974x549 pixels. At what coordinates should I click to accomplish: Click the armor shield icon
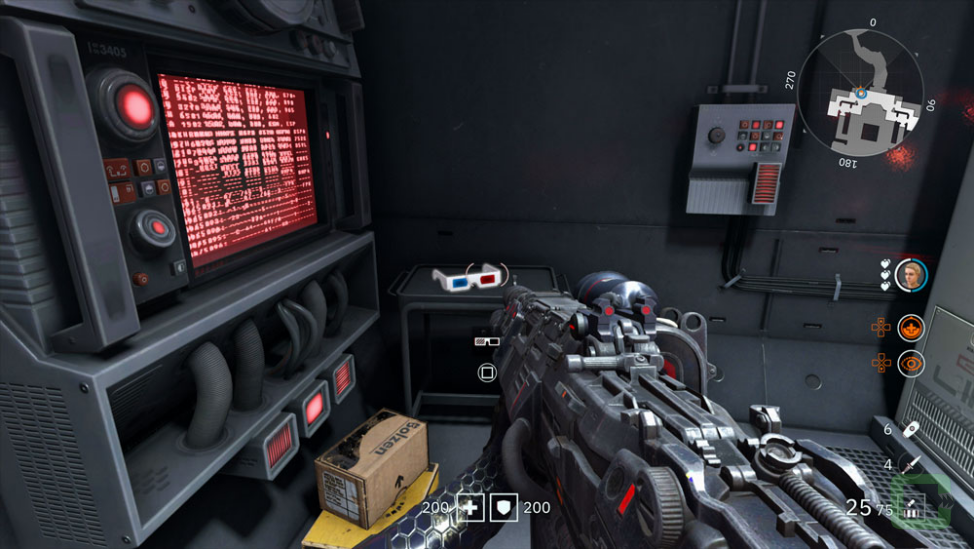pos(505,507)
